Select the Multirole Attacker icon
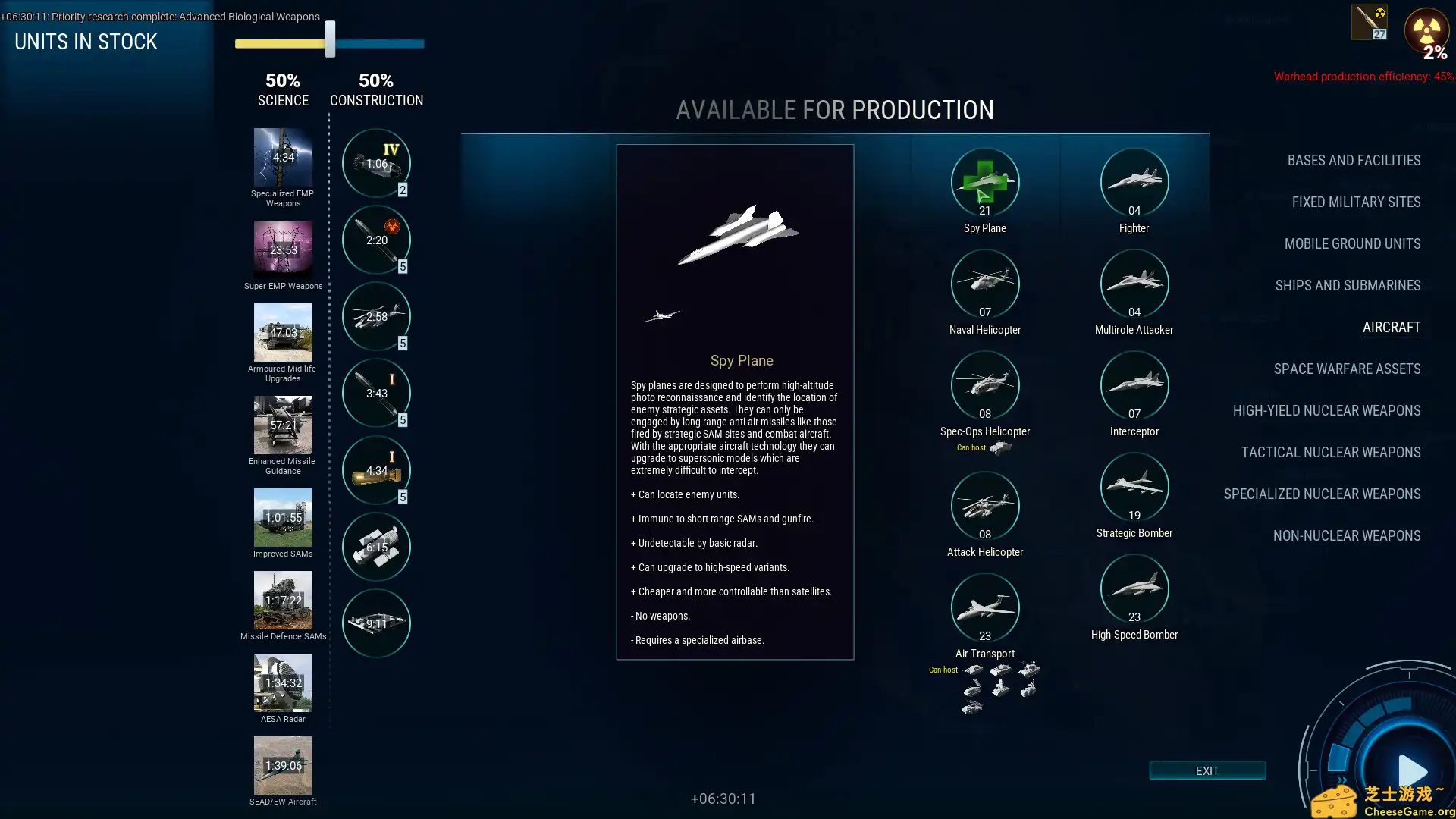The image size is (1456, 819). [1134, 284]
